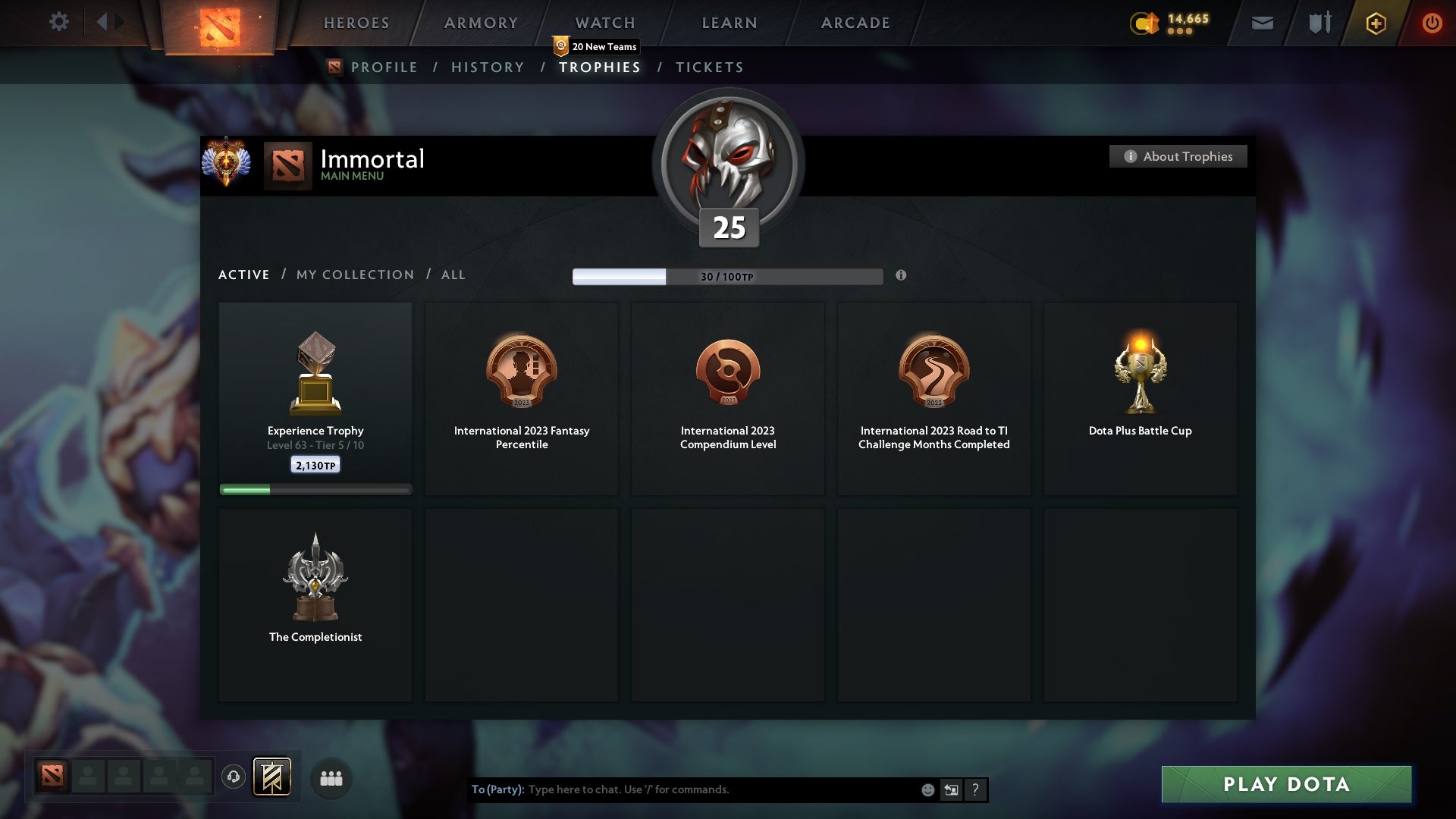
Task: Click the chat help question mark icon
Action: click(x=975, y=789)
